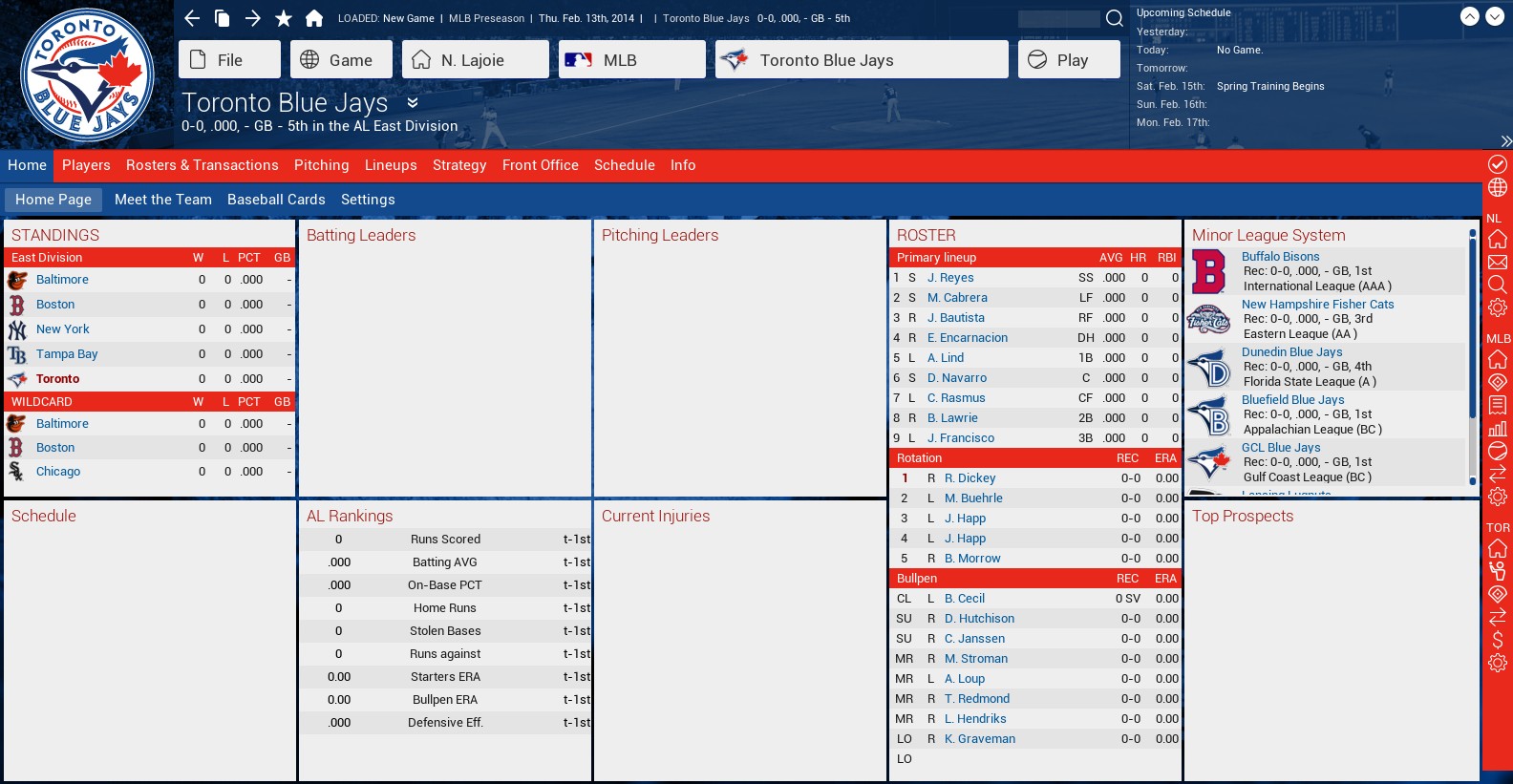
Task: Open the Front Office tab
Action: (x=540, y=165)
